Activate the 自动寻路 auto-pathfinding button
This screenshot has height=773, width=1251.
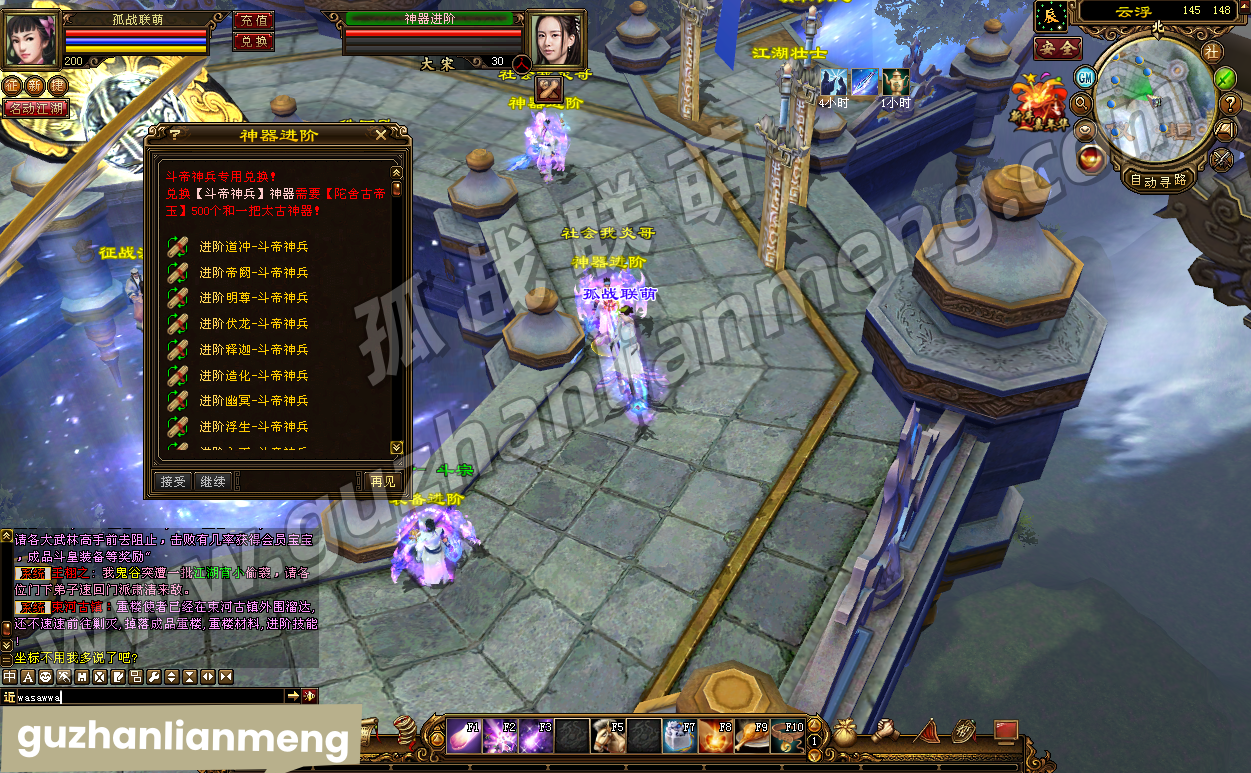(x=1158, y=180)
